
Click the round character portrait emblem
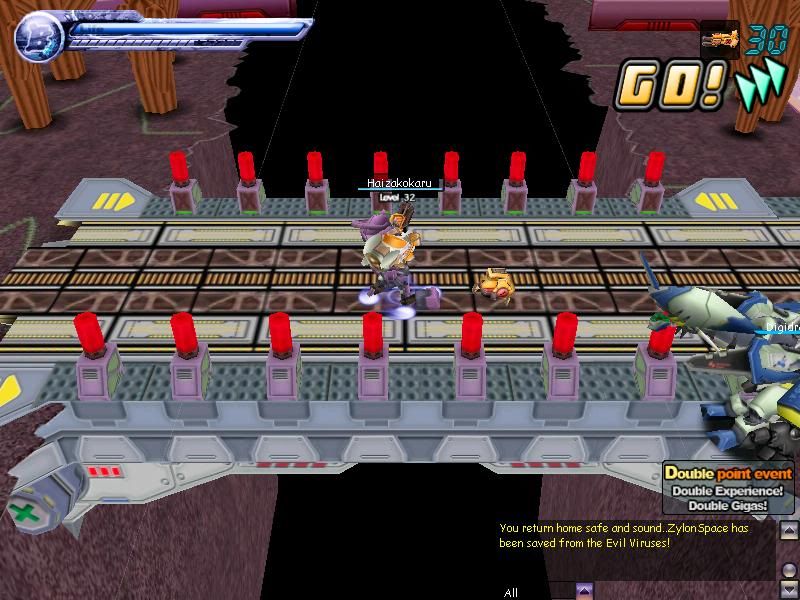tap(38, 37)
